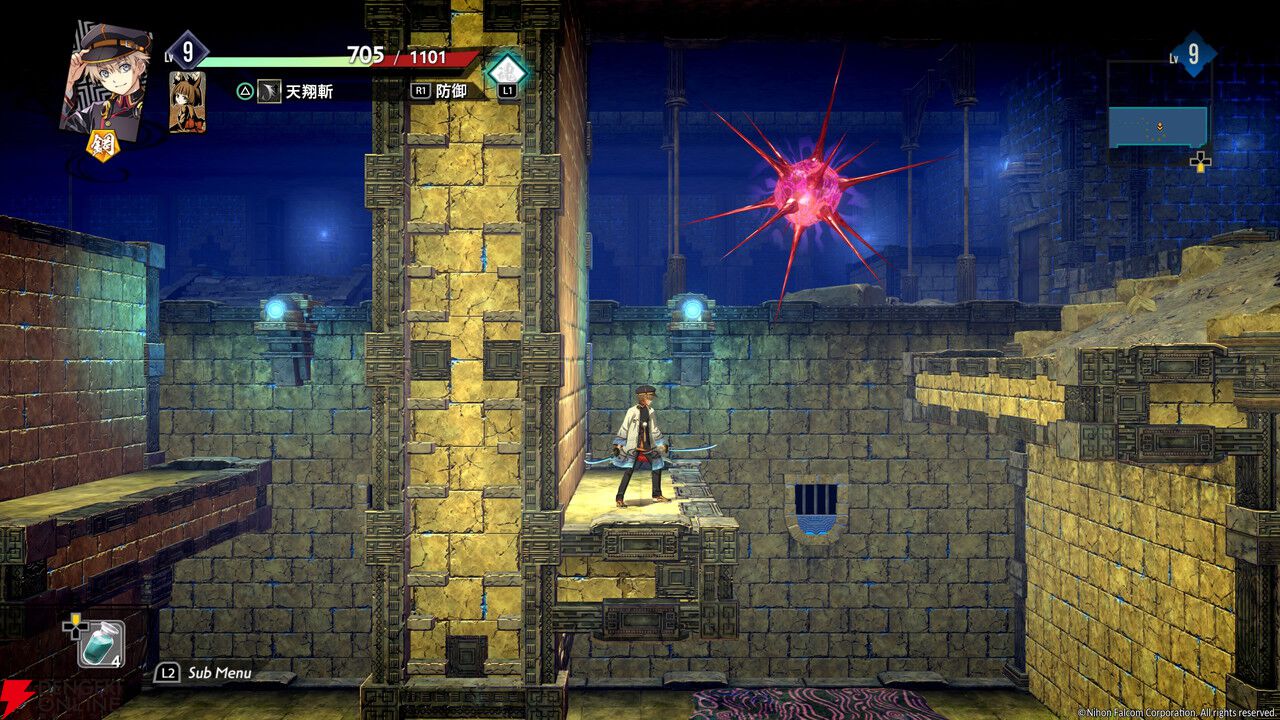
Task: Activate the 天翔斬 skill icon
Action: click(x=269, y=91)
